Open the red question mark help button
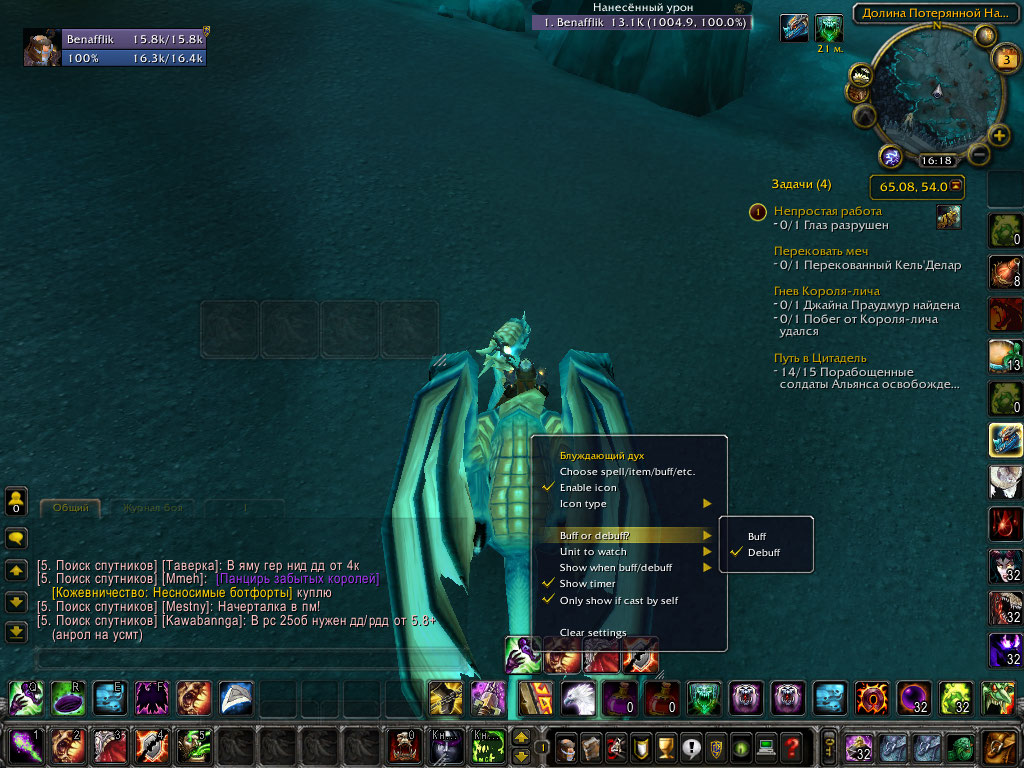The height and width of the screenshot is (768, 1024). [792, 746]
